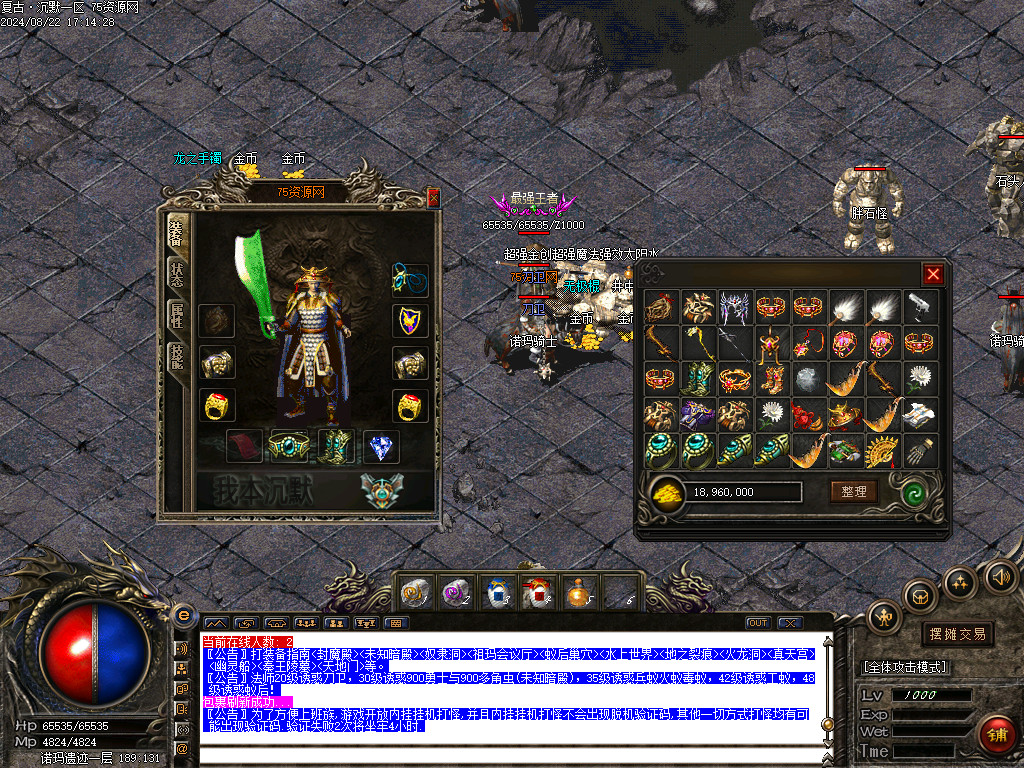Pick the golden folding fan item
This screenshot has height=768, width=1024.
click(882, 451)
